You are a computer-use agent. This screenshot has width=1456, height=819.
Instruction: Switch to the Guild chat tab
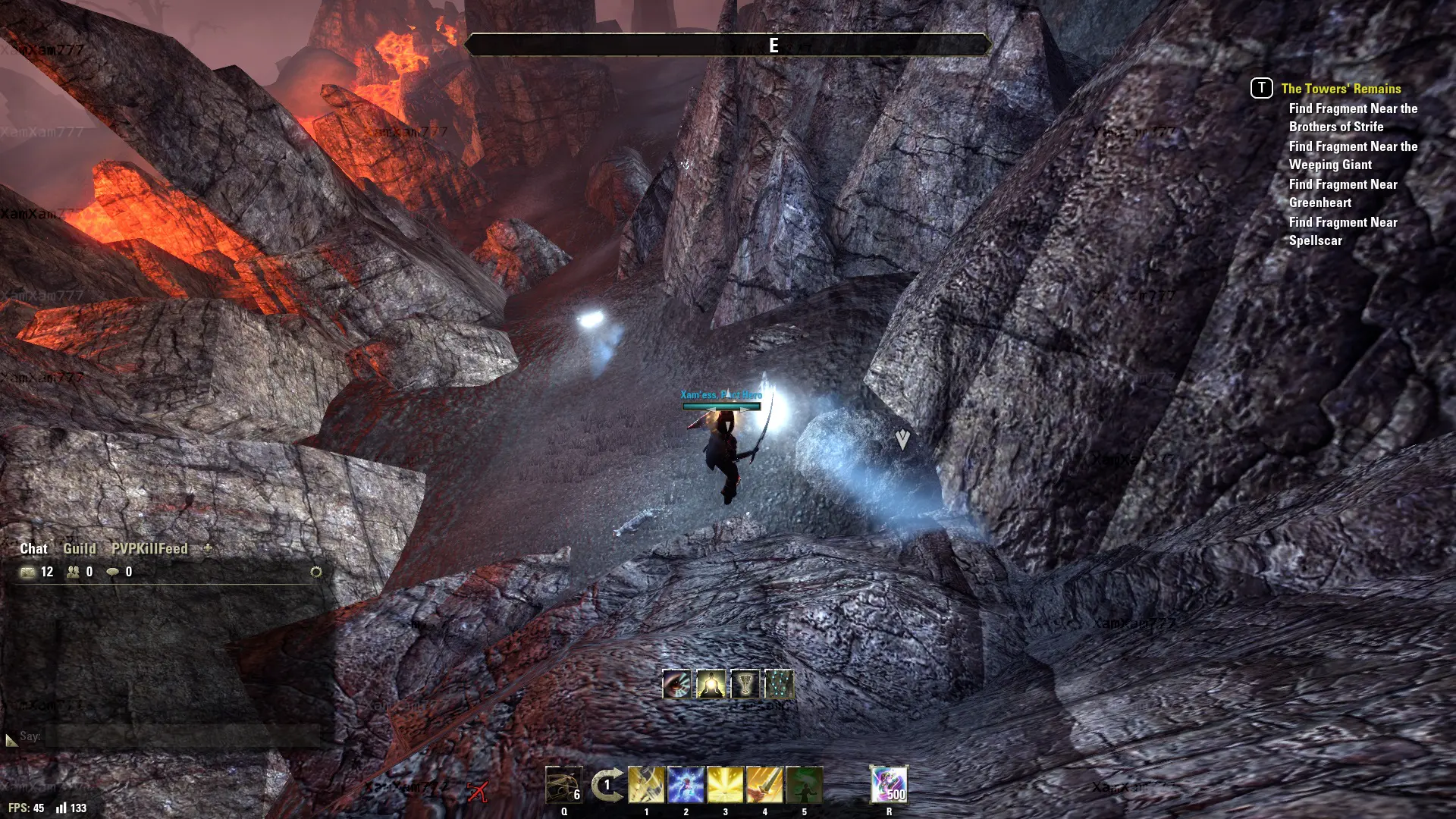tap(80, 548)
